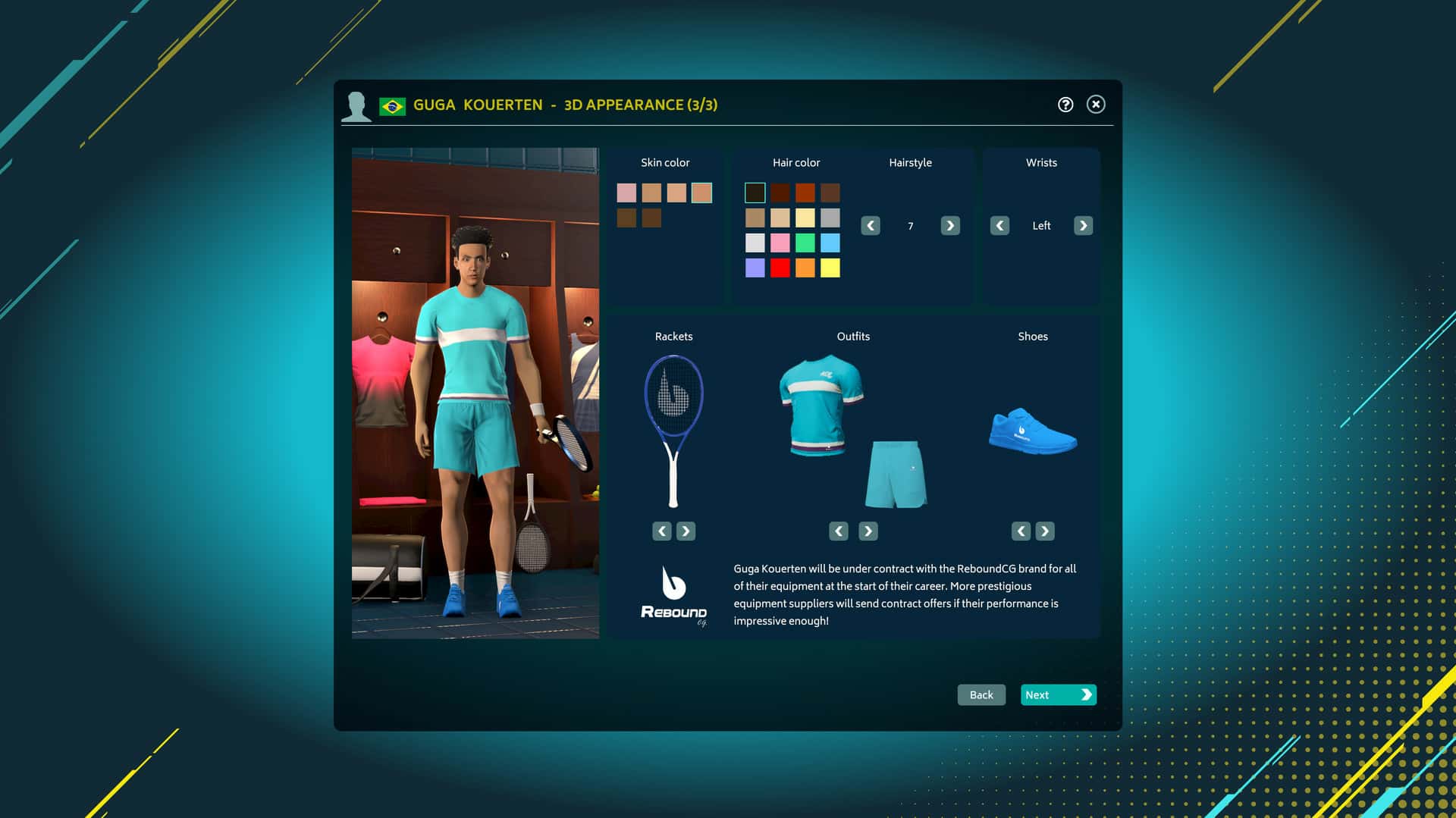Screen dimensions: 1456x818
Task: Click the next arrow to change Hairstyle
Action: click(x=949, y=225)
